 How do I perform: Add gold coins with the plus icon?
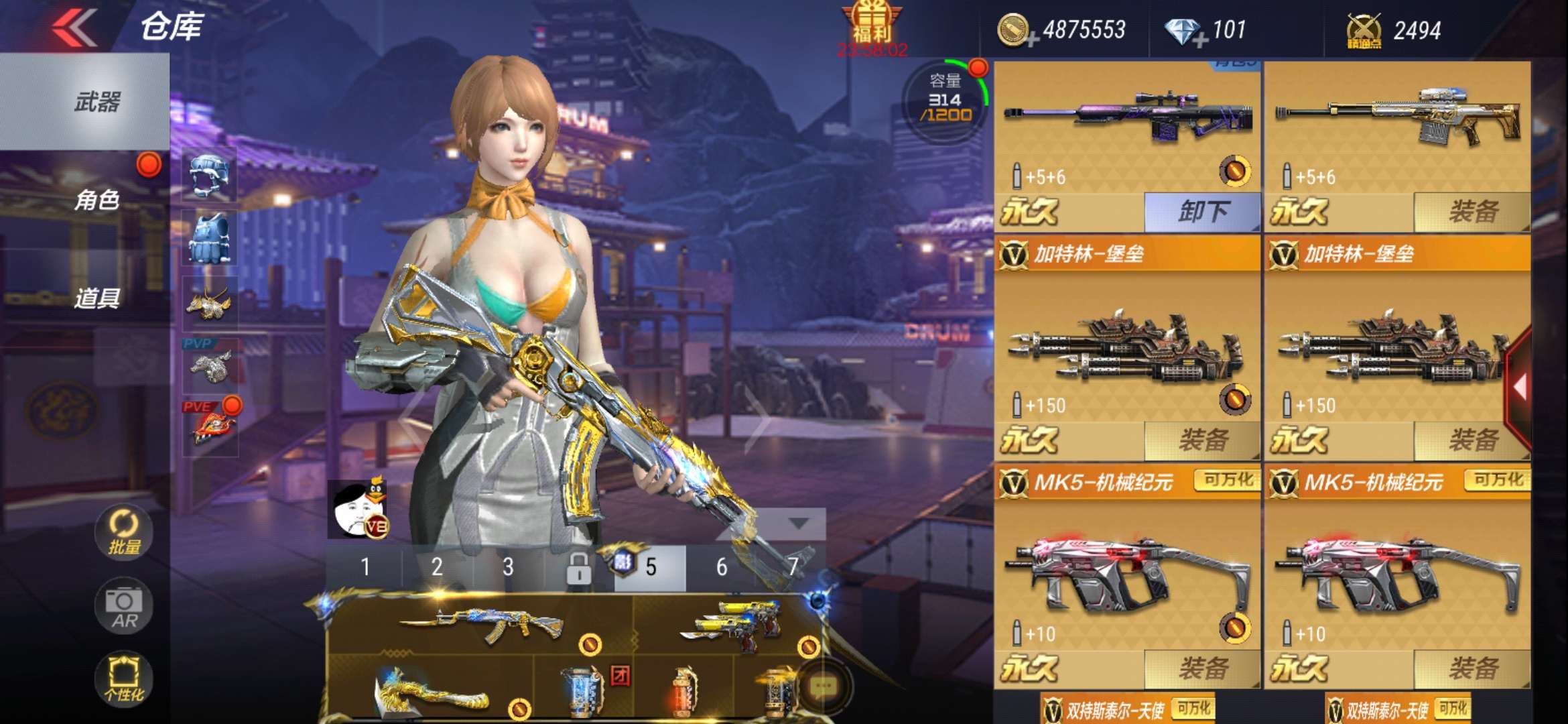1033,42
